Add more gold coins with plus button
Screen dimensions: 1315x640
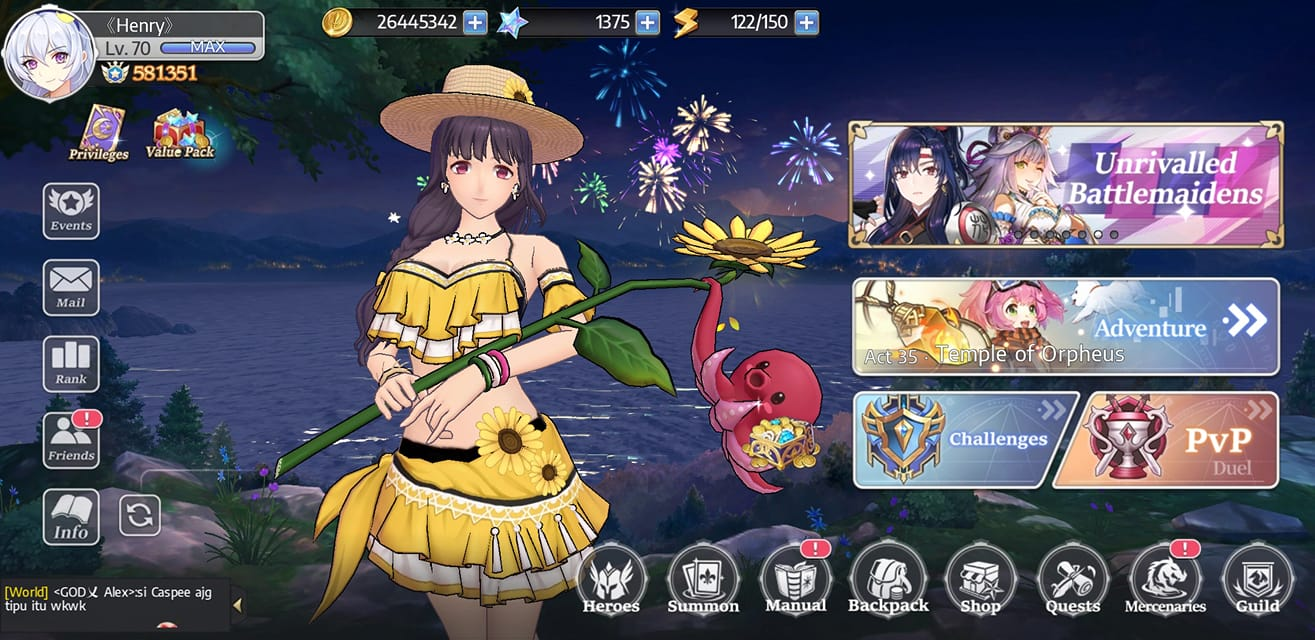coord(475,22)
